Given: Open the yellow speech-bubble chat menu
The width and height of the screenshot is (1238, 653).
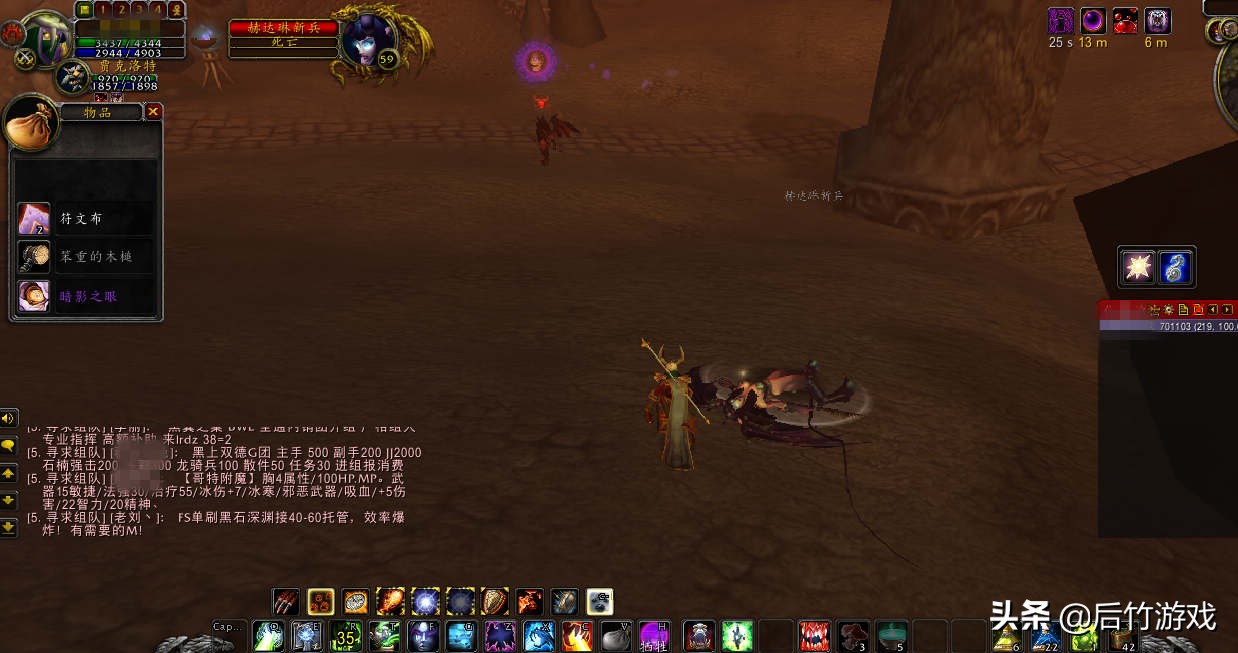Looking at the screenshot, I should (x=8, y=445).
